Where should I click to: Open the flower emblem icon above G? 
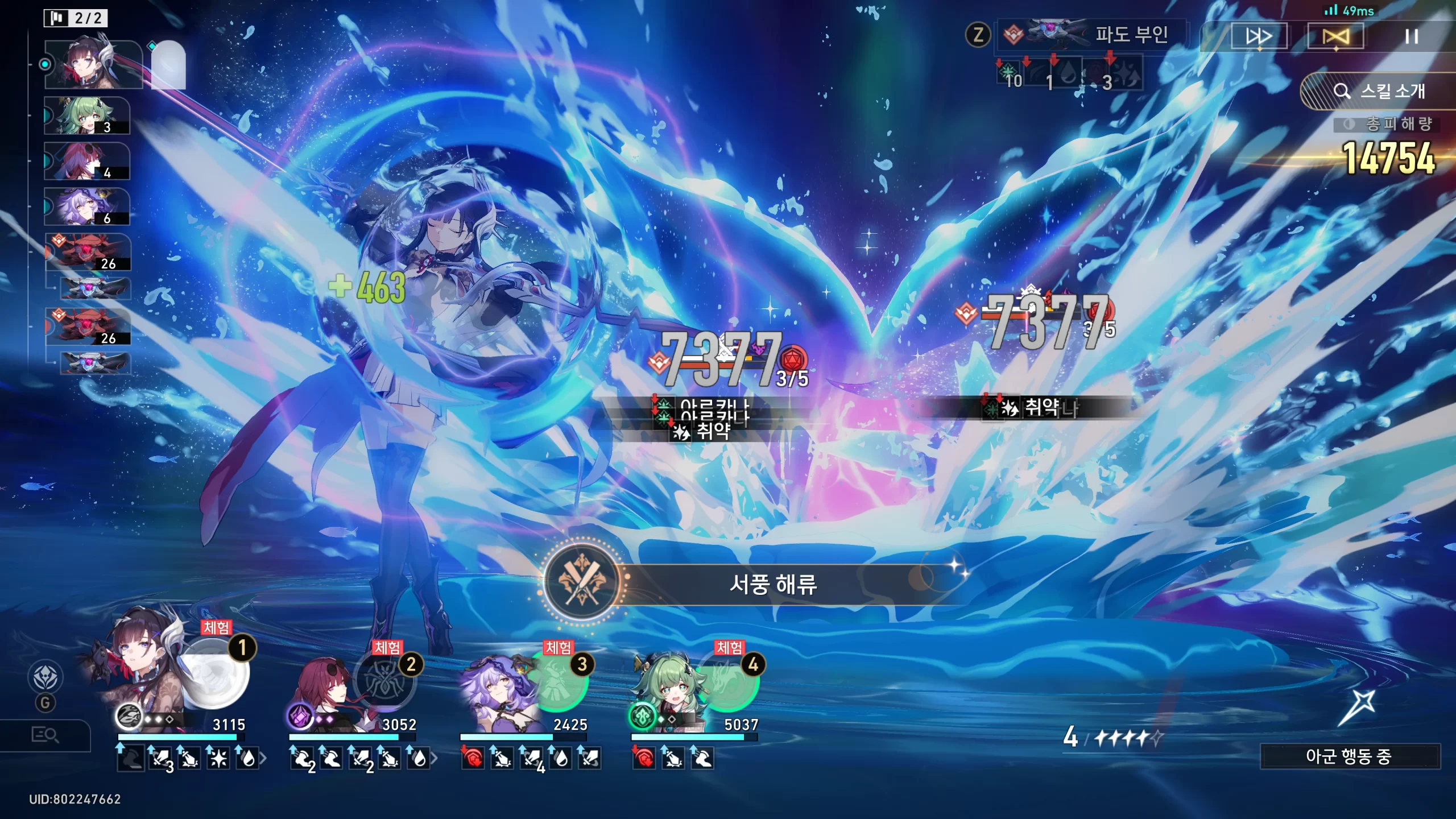pyautogui.click(x=45, y=677)
